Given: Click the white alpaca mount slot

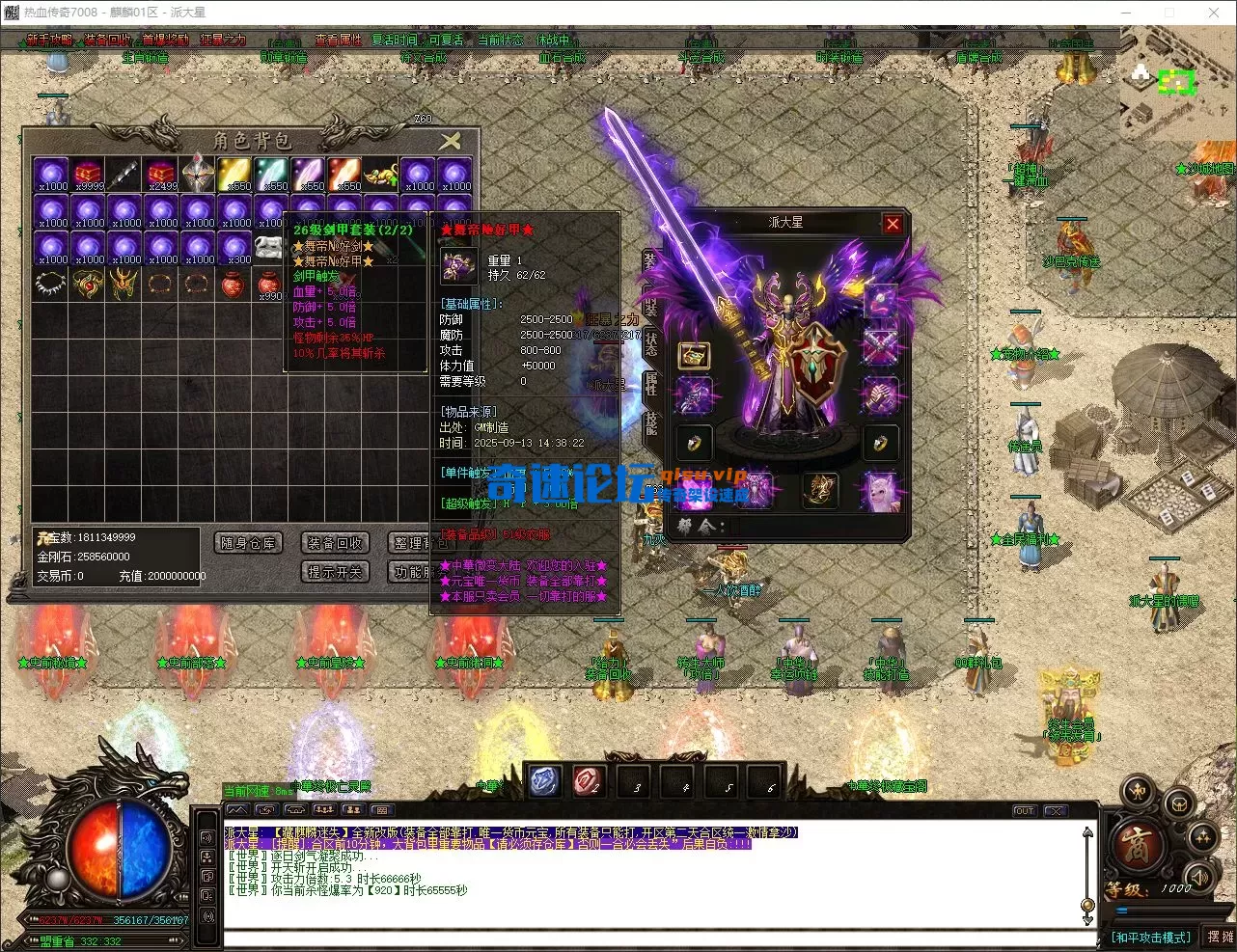Looking at the screenshot, I should tap(880, 489).
